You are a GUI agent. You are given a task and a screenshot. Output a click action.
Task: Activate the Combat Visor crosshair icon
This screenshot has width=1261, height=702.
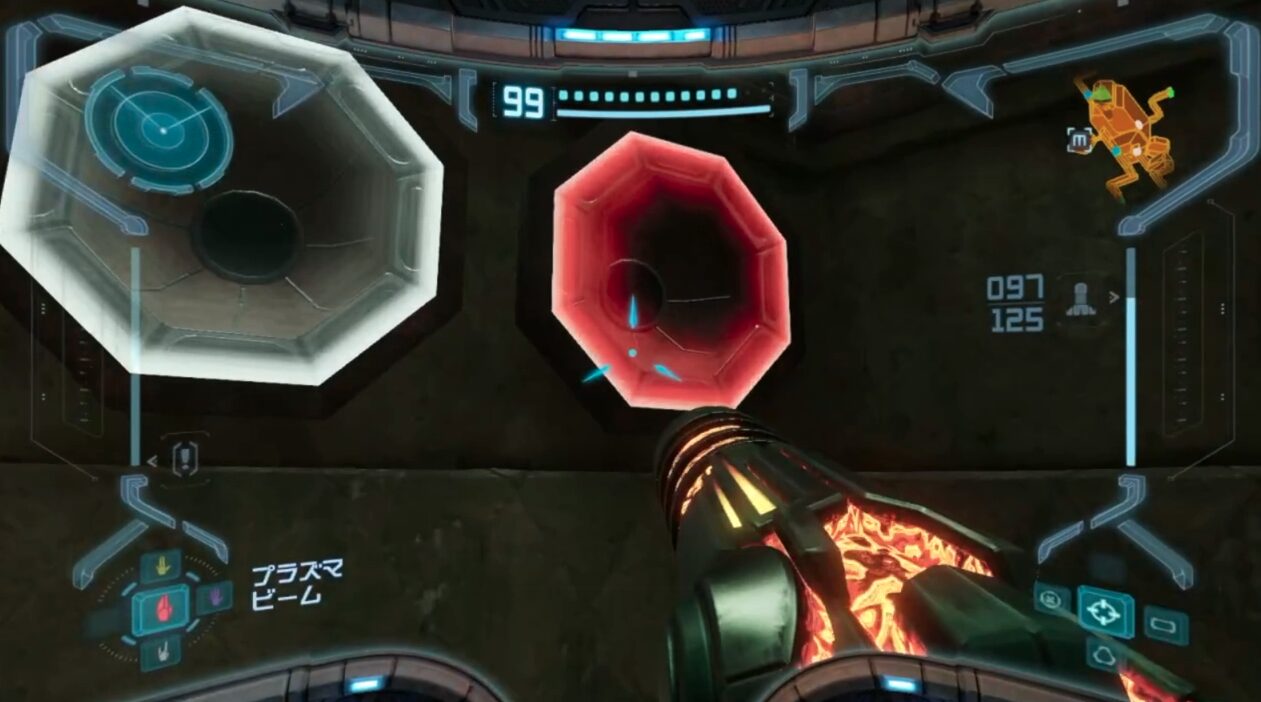tap(1105, 611)
